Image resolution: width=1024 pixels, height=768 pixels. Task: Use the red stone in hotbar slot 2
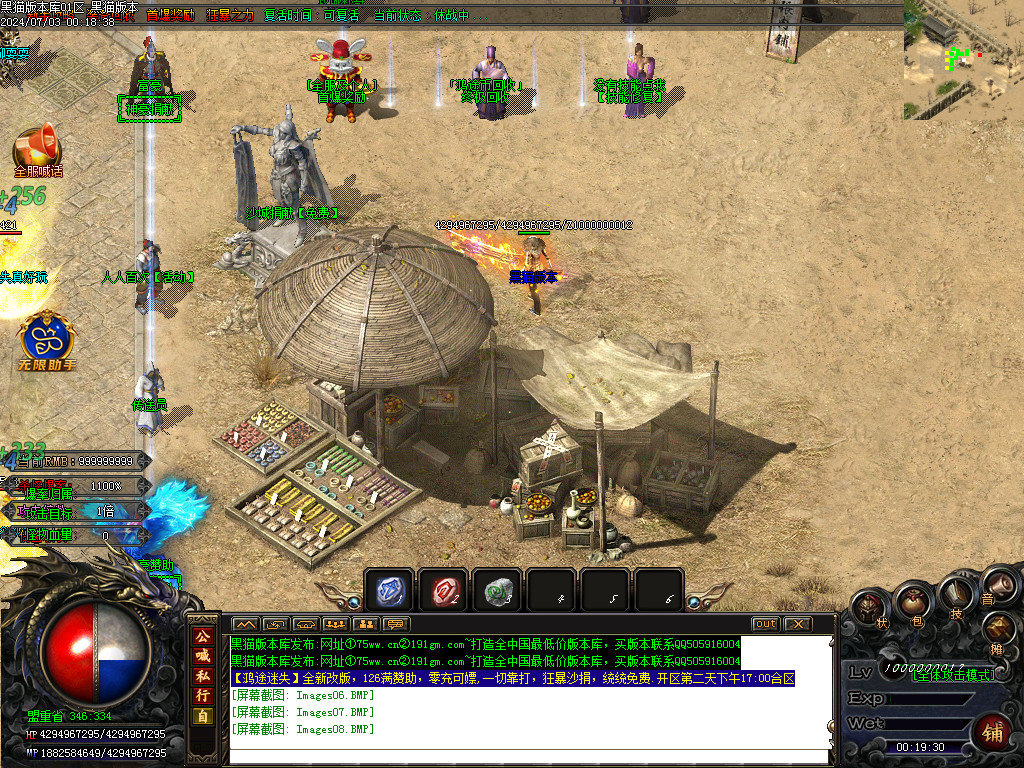pos(442,592)
